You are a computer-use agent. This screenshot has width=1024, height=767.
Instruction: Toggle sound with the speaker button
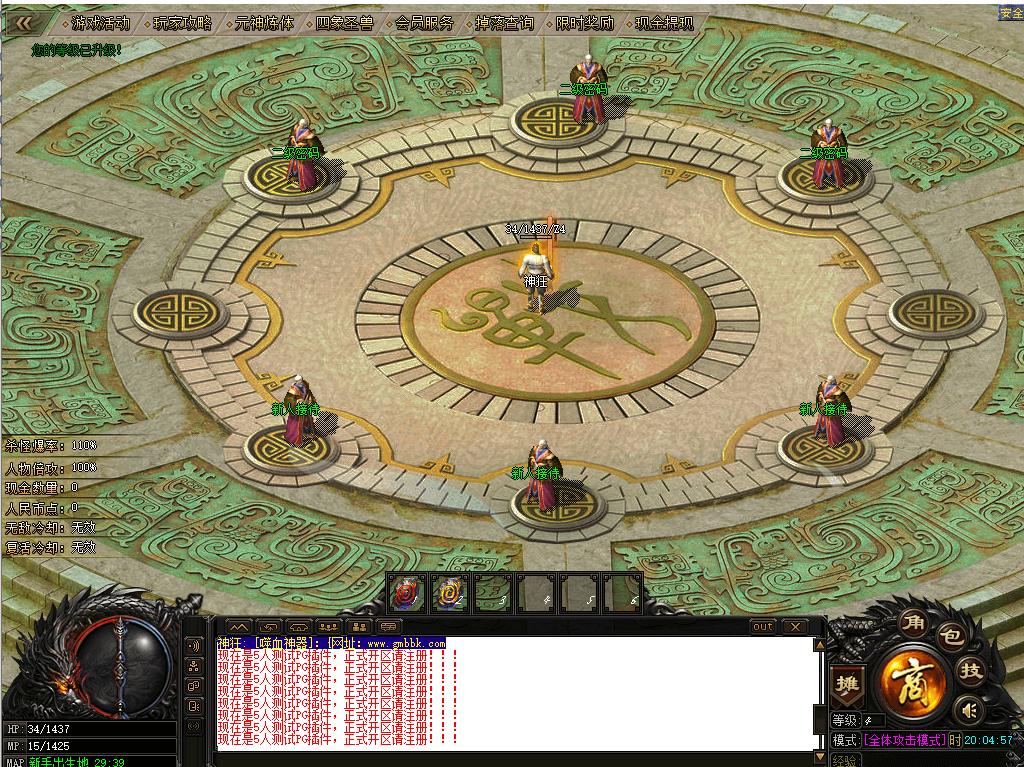click(967, 710)
